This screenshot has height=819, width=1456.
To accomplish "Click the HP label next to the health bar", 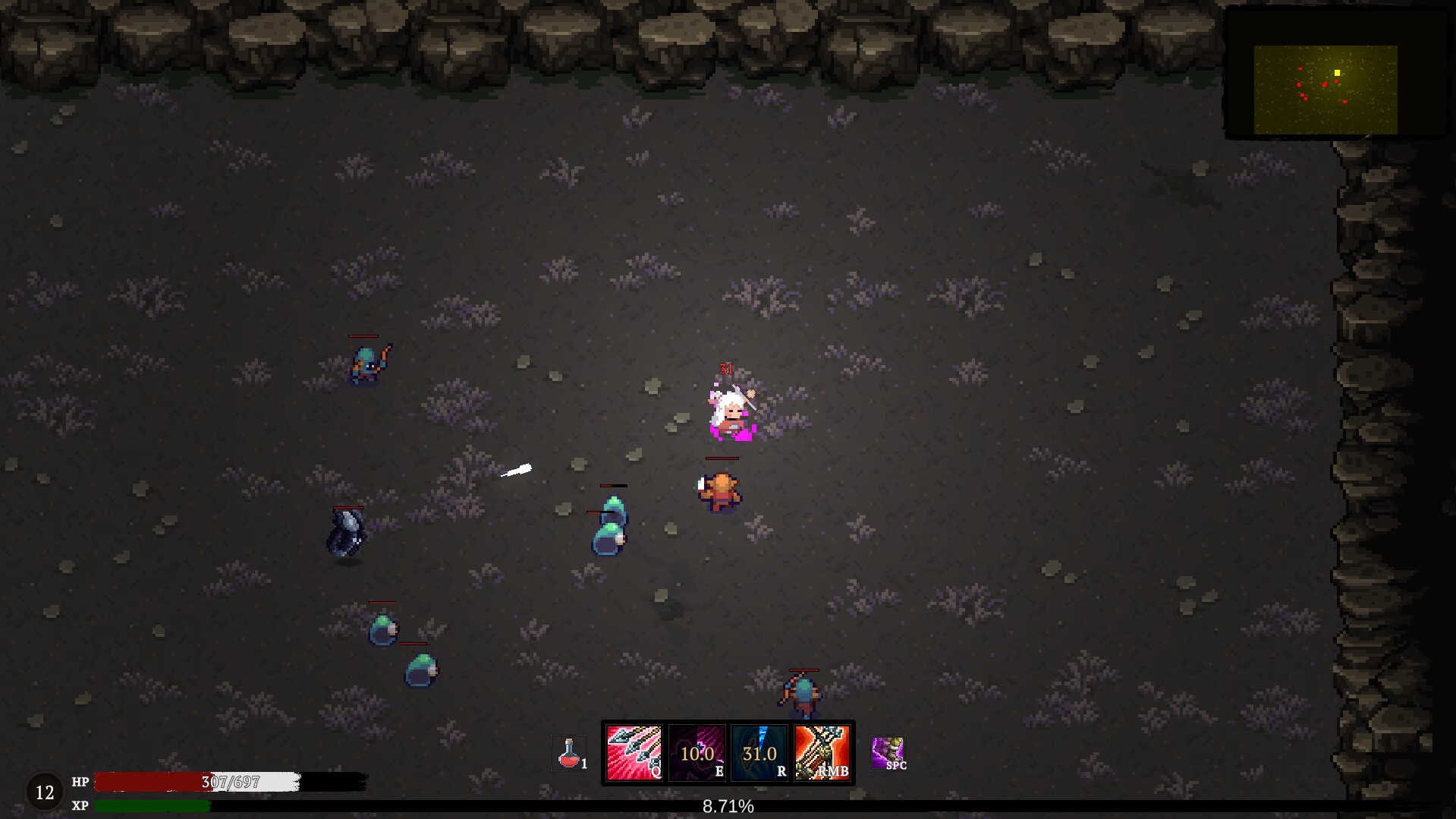I will pos(80,782).
